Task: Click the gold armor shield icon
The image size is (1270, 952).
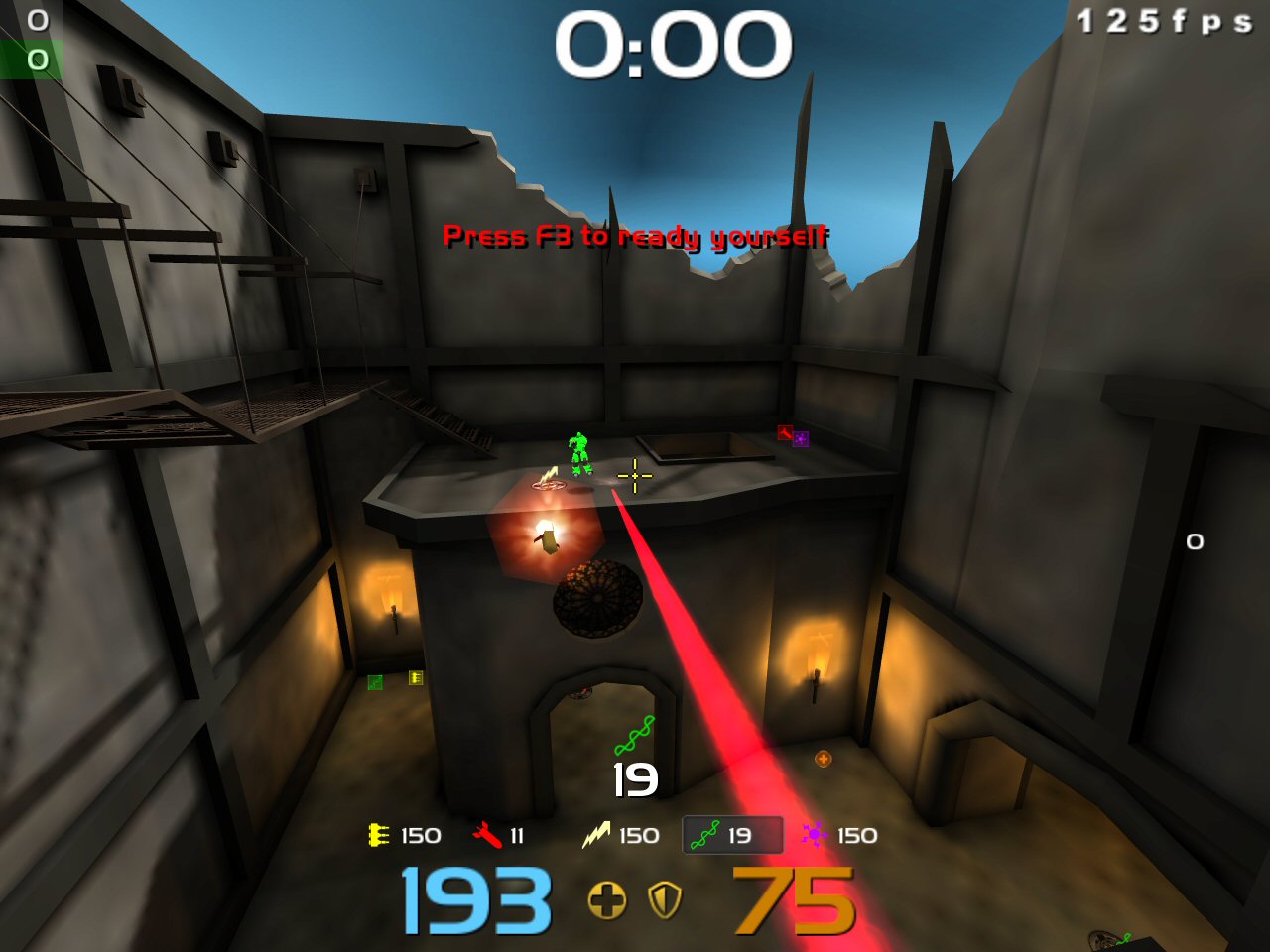Action: click(665, 900)
